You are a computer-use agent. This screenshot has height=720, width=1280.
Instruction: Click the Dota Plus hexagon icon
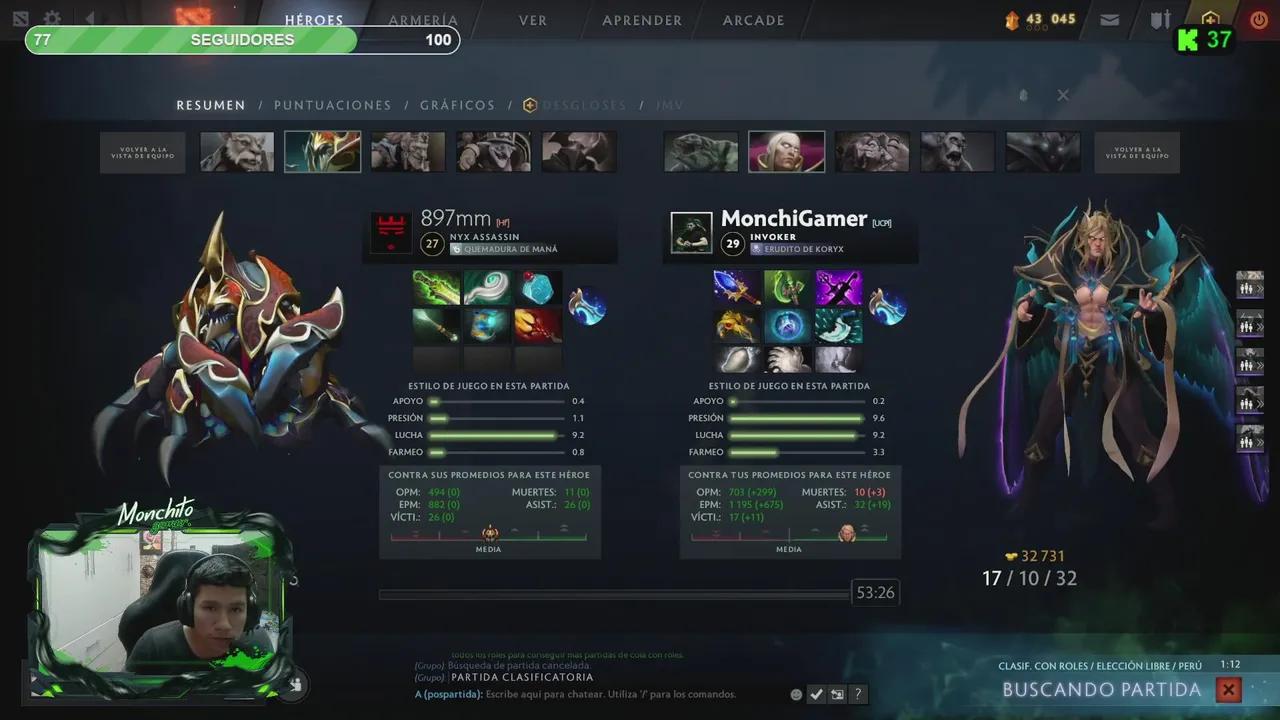coord(1210,19)
